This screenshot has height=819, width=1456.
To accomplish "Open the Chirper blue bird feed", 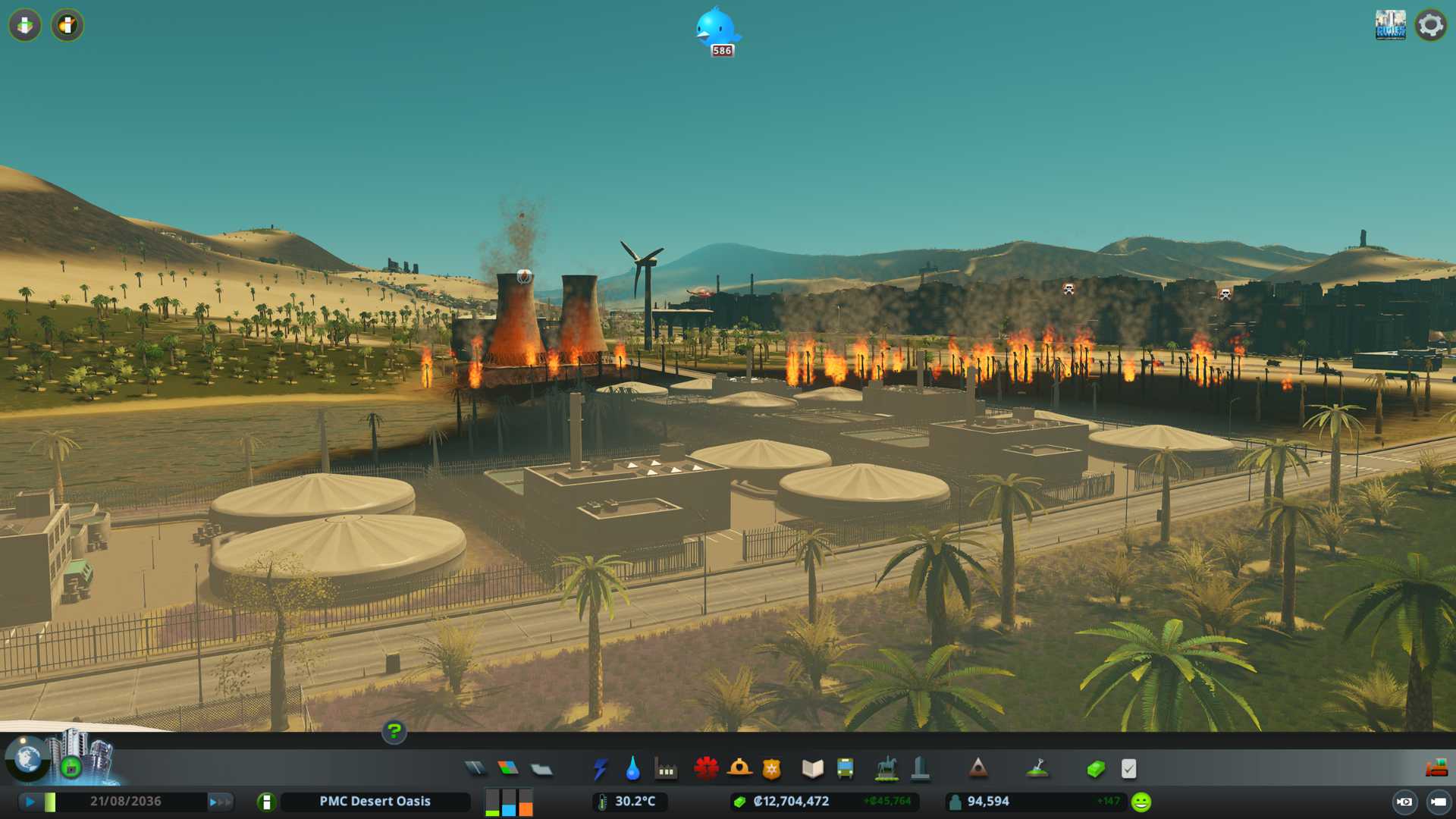I will 716,30.
